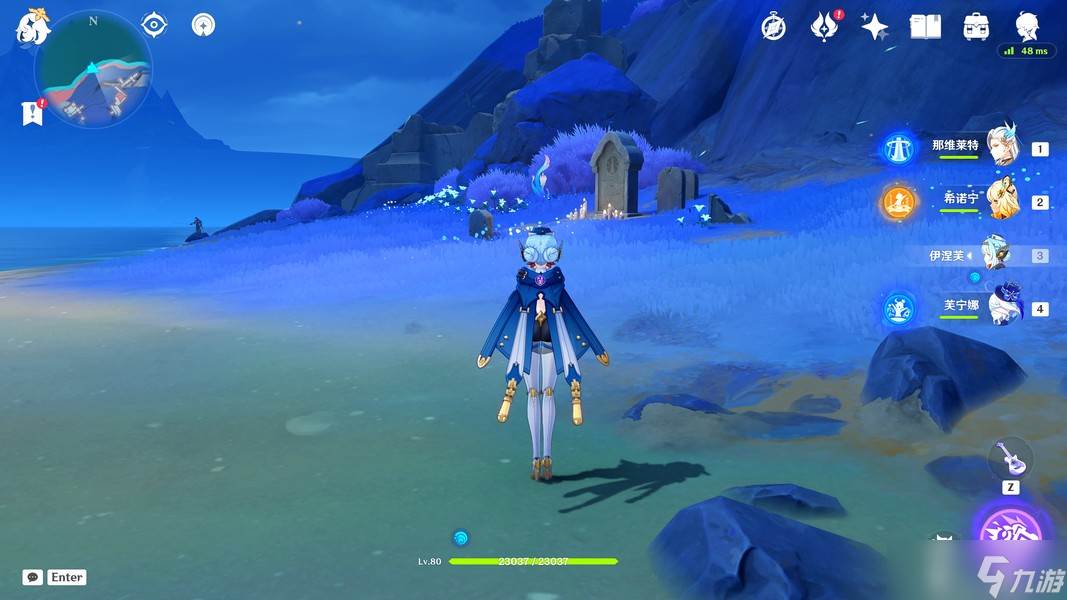Click the round icon right of eye icon
Screen dimensions: 1067x600
(x=204, y=24)
